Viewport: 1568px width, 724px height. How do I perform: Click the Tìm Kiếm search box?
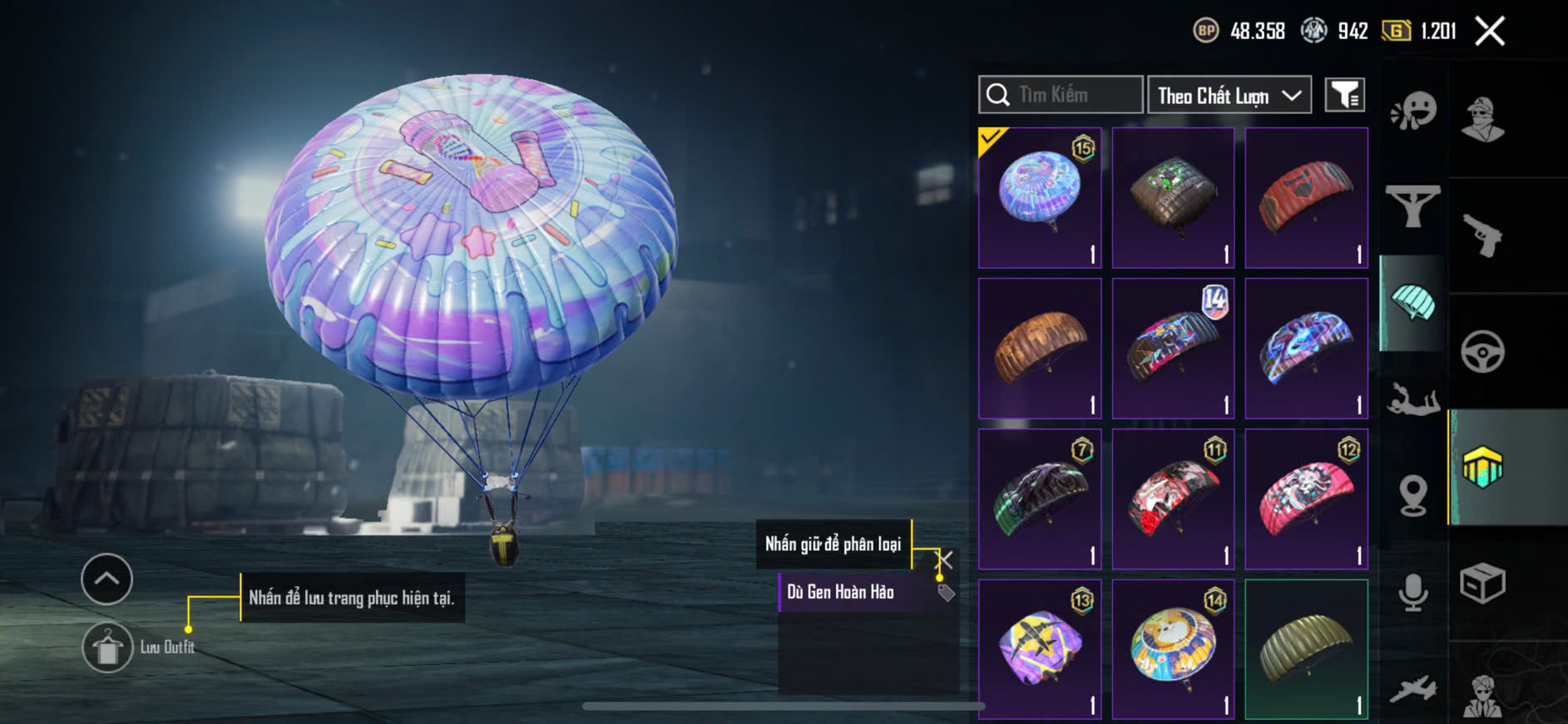click(x=1061, y=95)
